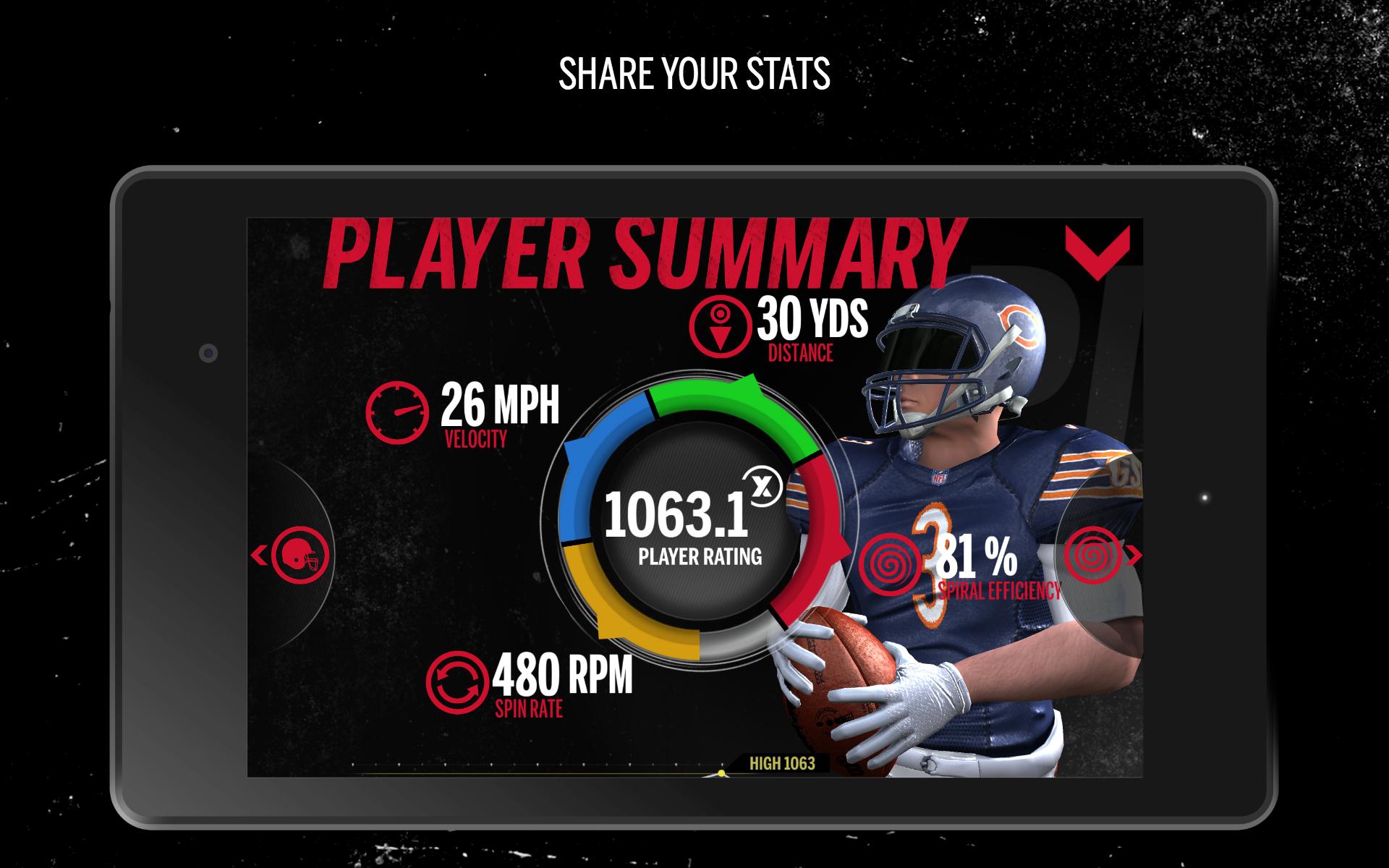Select the yellow marker on rating timeline
1389x868 pixels.
(x=721, y=773)
